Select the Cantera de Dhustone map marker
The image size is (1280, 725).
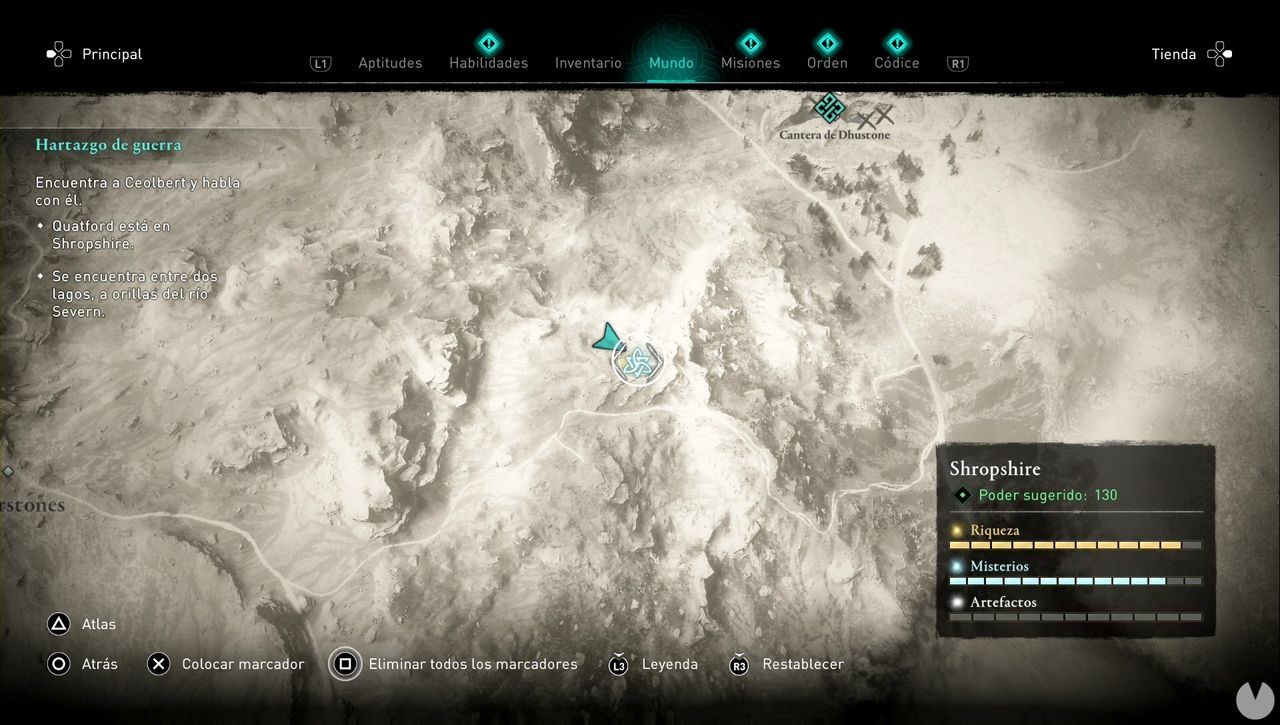point(829,108)
